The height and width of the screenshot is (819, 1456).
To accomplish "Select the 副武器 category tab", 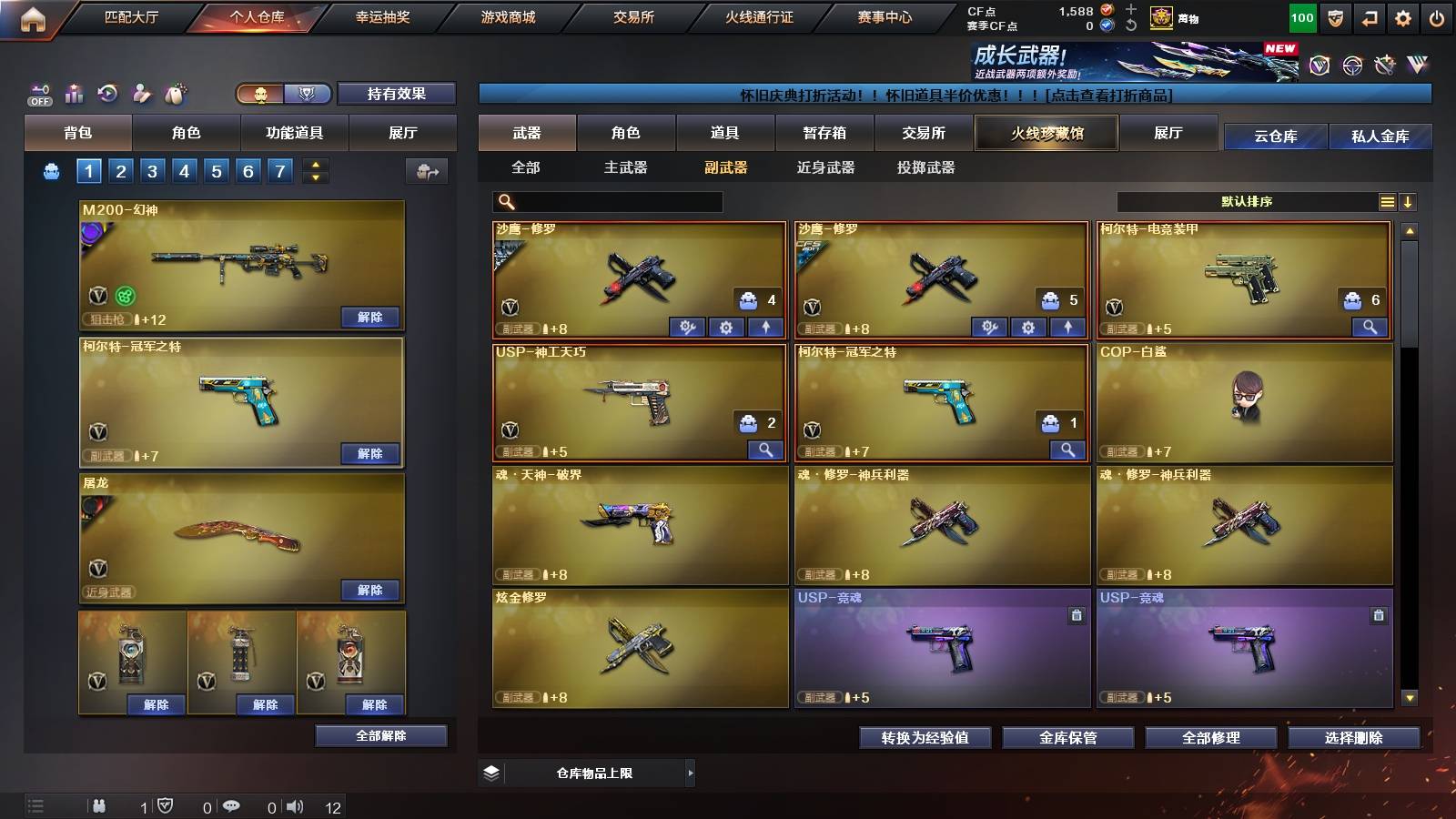I will (724, 167).
